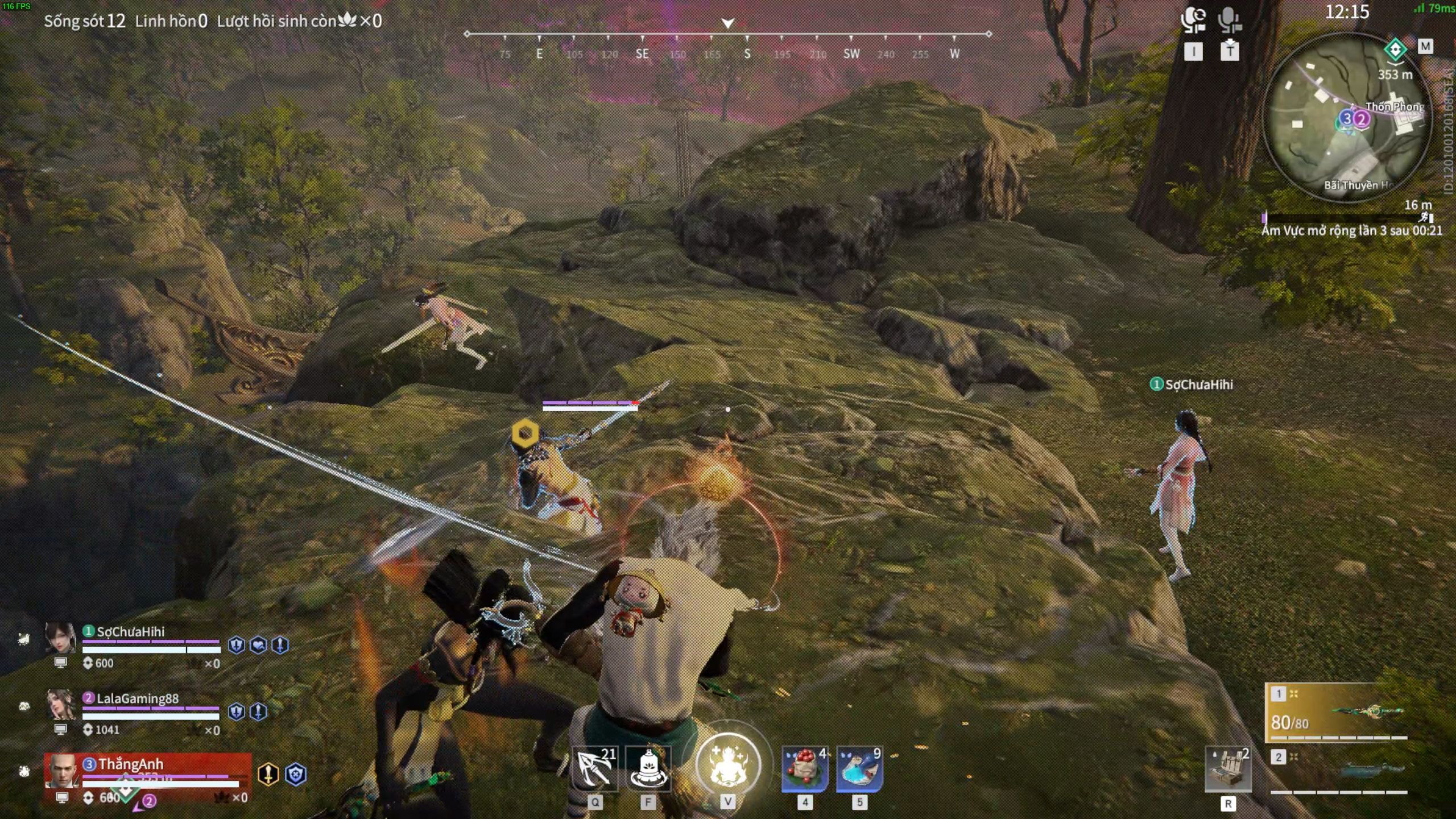The height and width of the screenshot is (819, 1456).
Task: Click the purple number 2 minimap marker
Action: 1362,119
